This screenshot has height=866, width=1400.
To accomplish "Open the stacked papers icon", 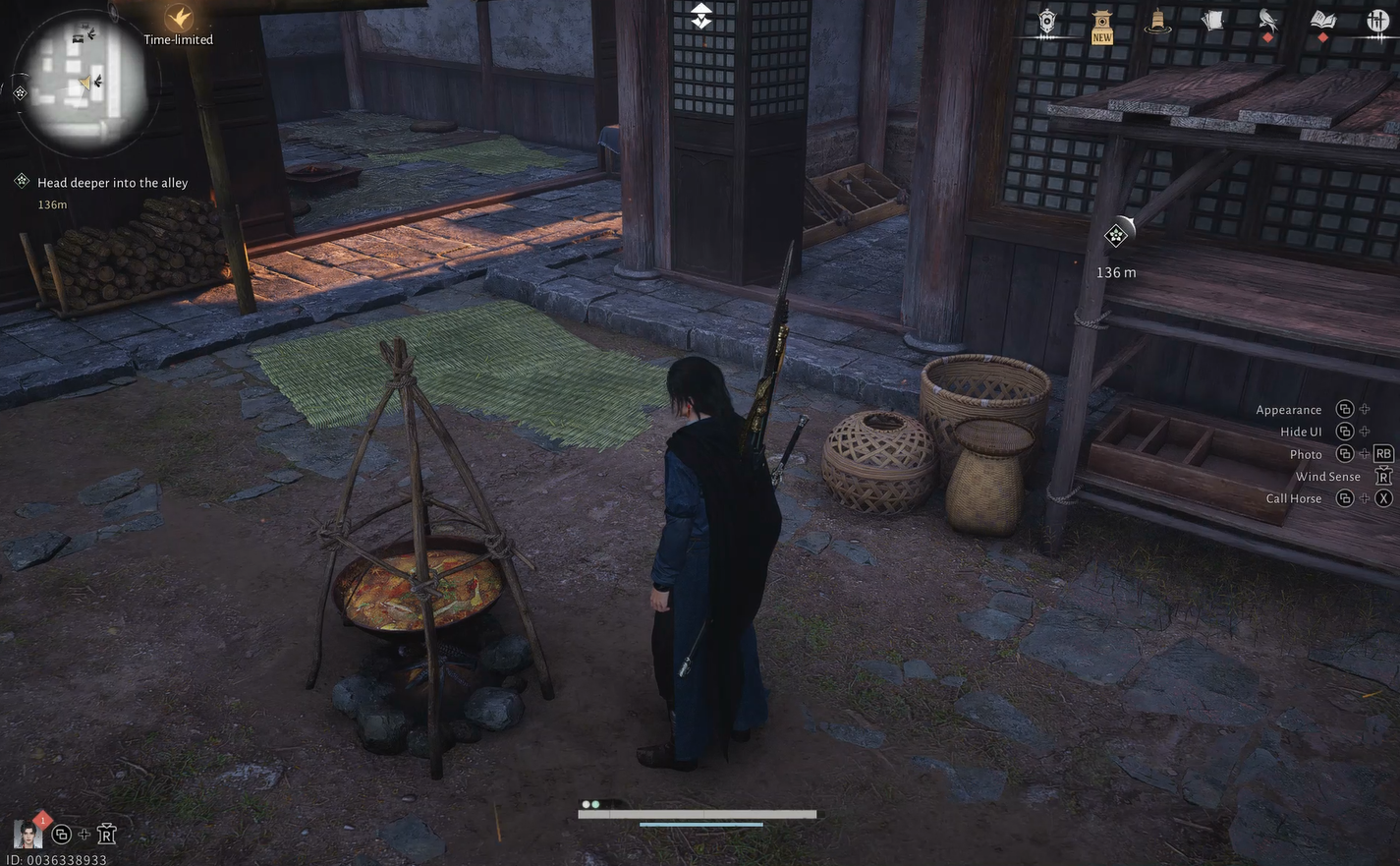I will pyautogui.click(x=1212, y=22).
